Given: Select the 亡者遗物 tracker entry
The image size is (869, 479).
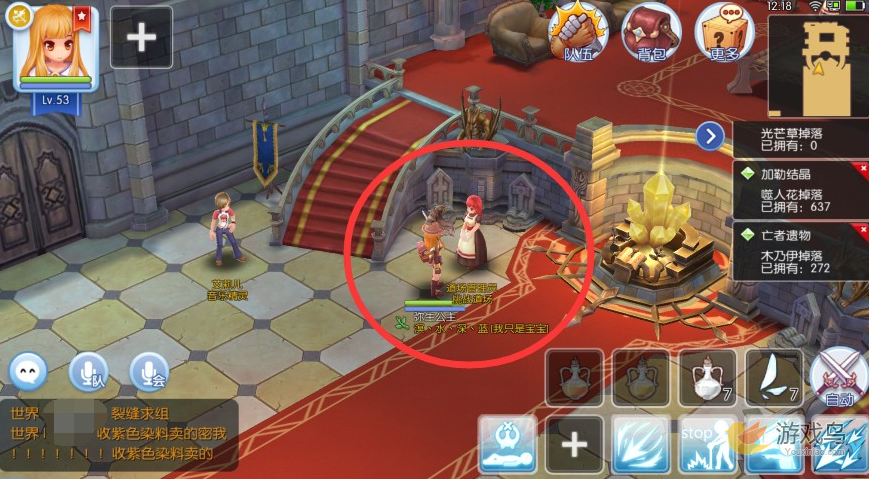Looking at the screenshot, I should click(x=798, y=250).
